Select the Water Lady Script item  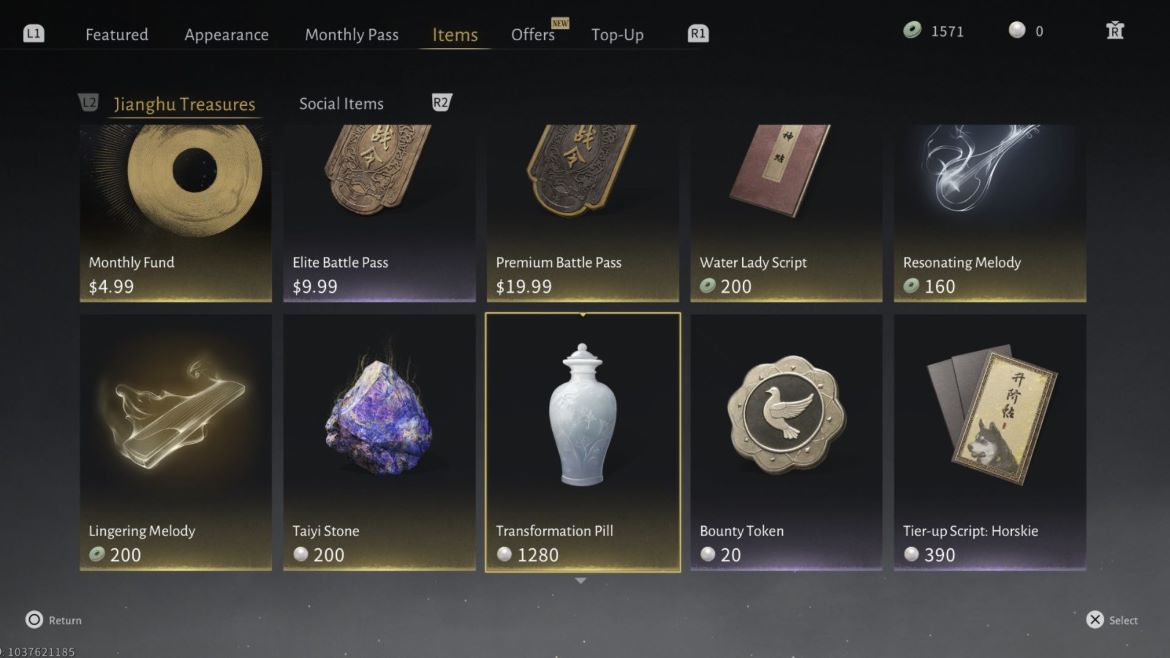point(786,213)
